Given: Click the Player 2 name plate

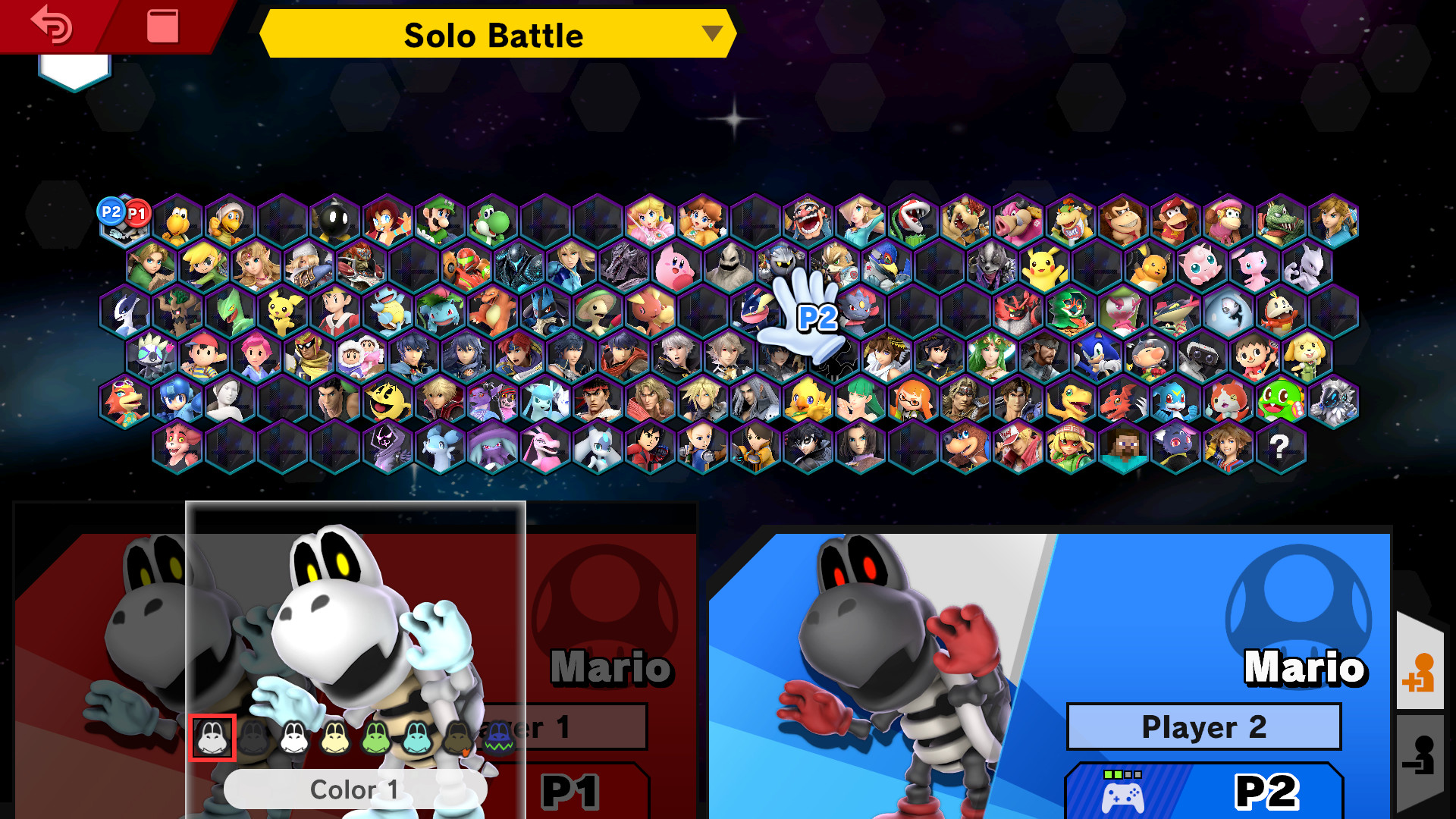Looking at the screenshot, I should [x=1203, y=726].
